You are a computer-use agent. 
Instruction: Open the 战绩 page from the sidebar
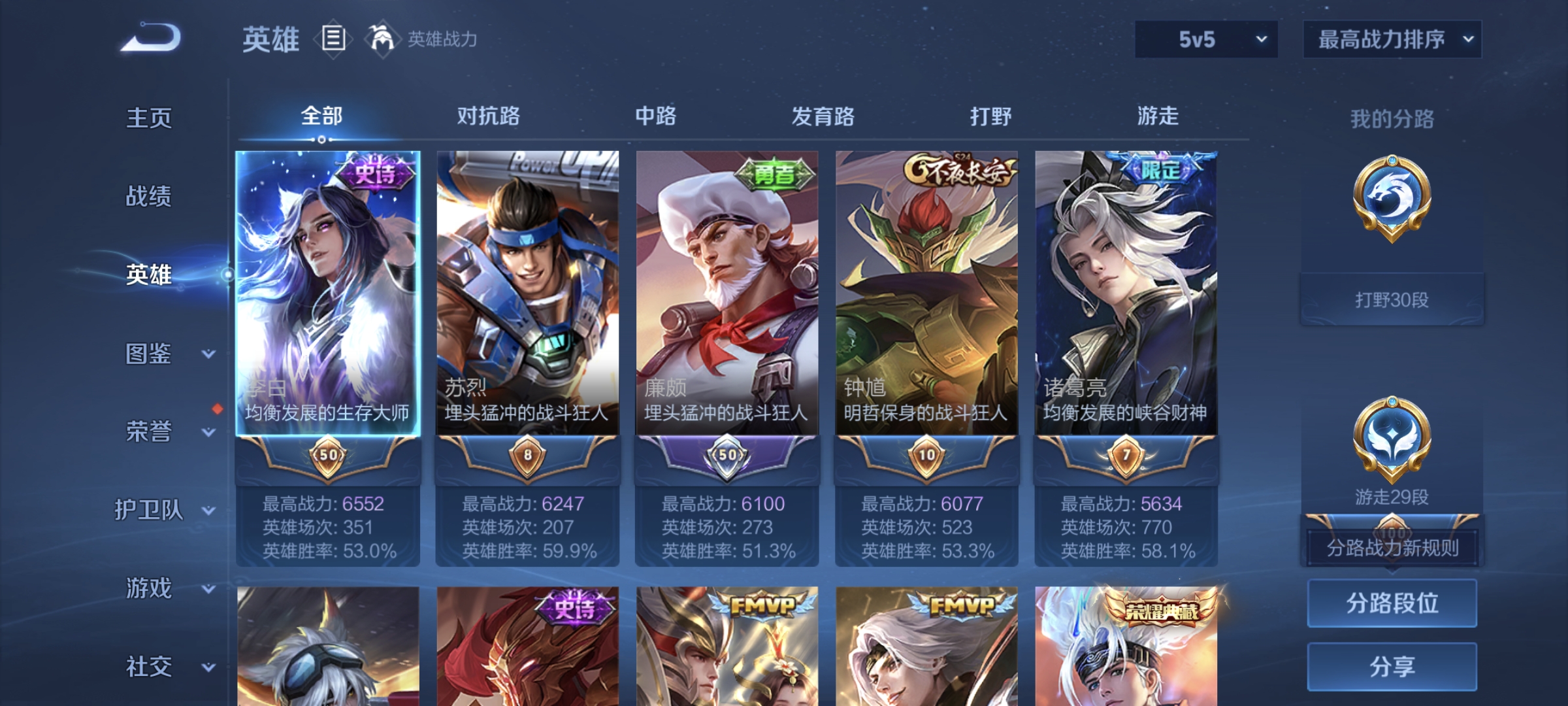149,197
